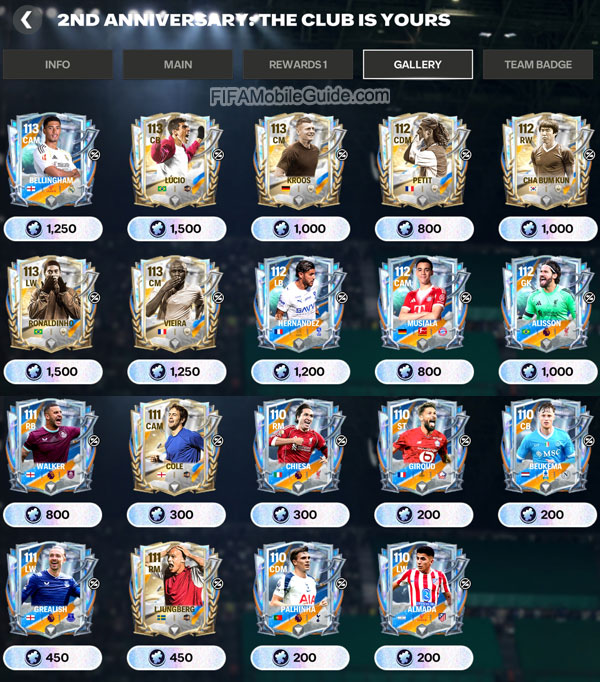This screenshot has width=600, height=682.
Task: View the Grealish player card
Action: point(53,589)
